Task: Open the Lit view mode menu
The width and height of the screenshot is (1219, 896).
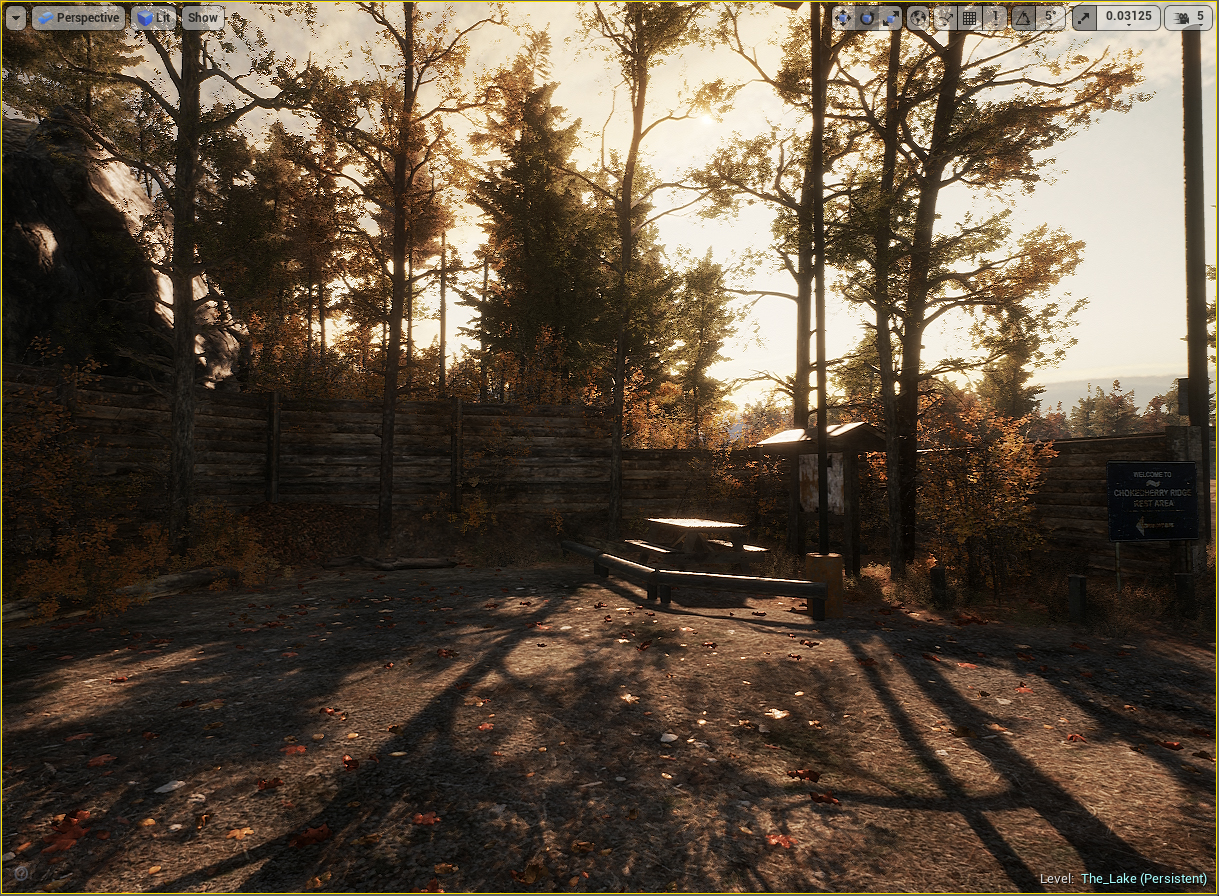Action: 153,18
